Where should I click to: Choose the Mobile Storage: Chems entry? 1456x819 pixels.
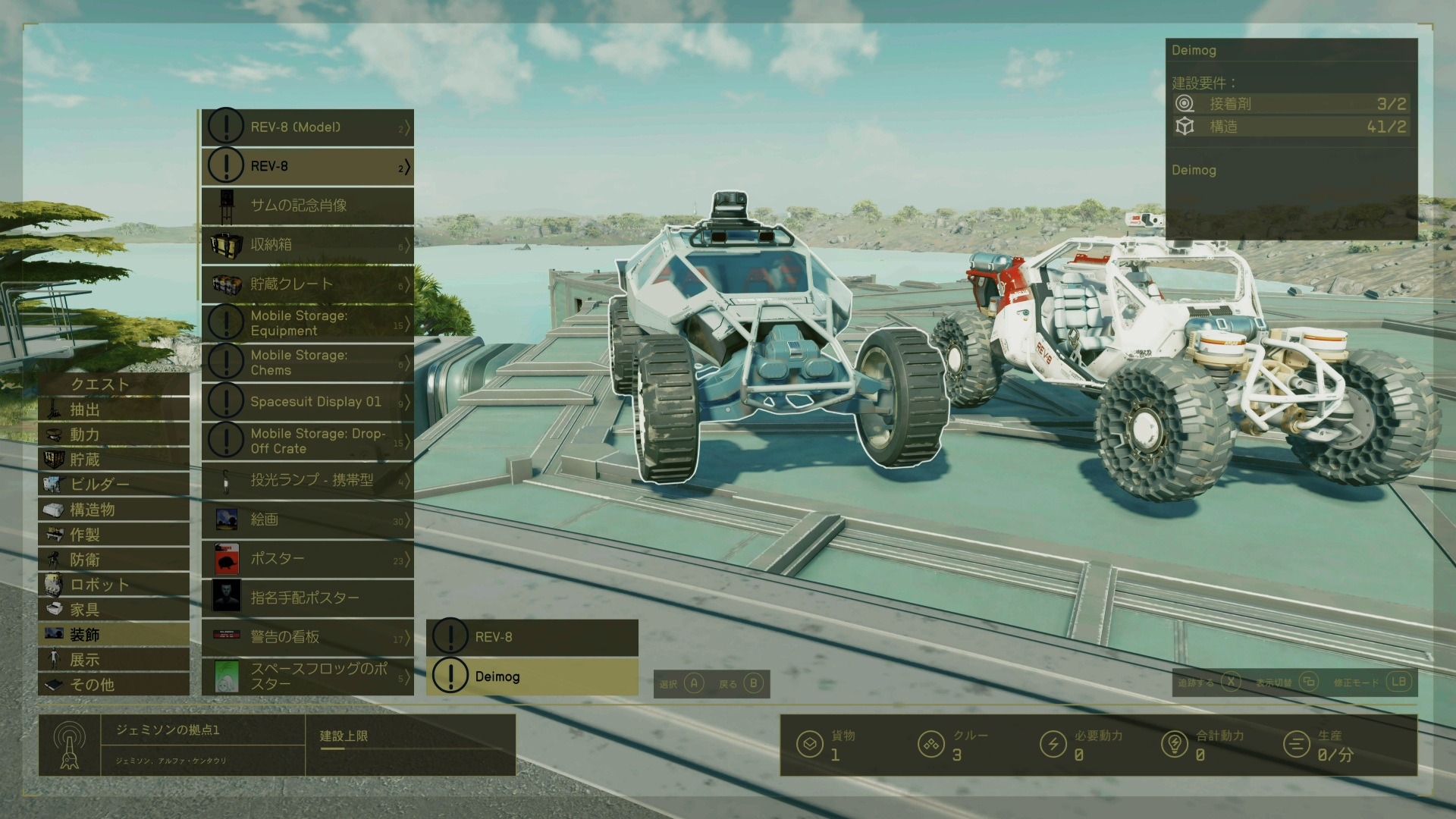tap(307, 362)
